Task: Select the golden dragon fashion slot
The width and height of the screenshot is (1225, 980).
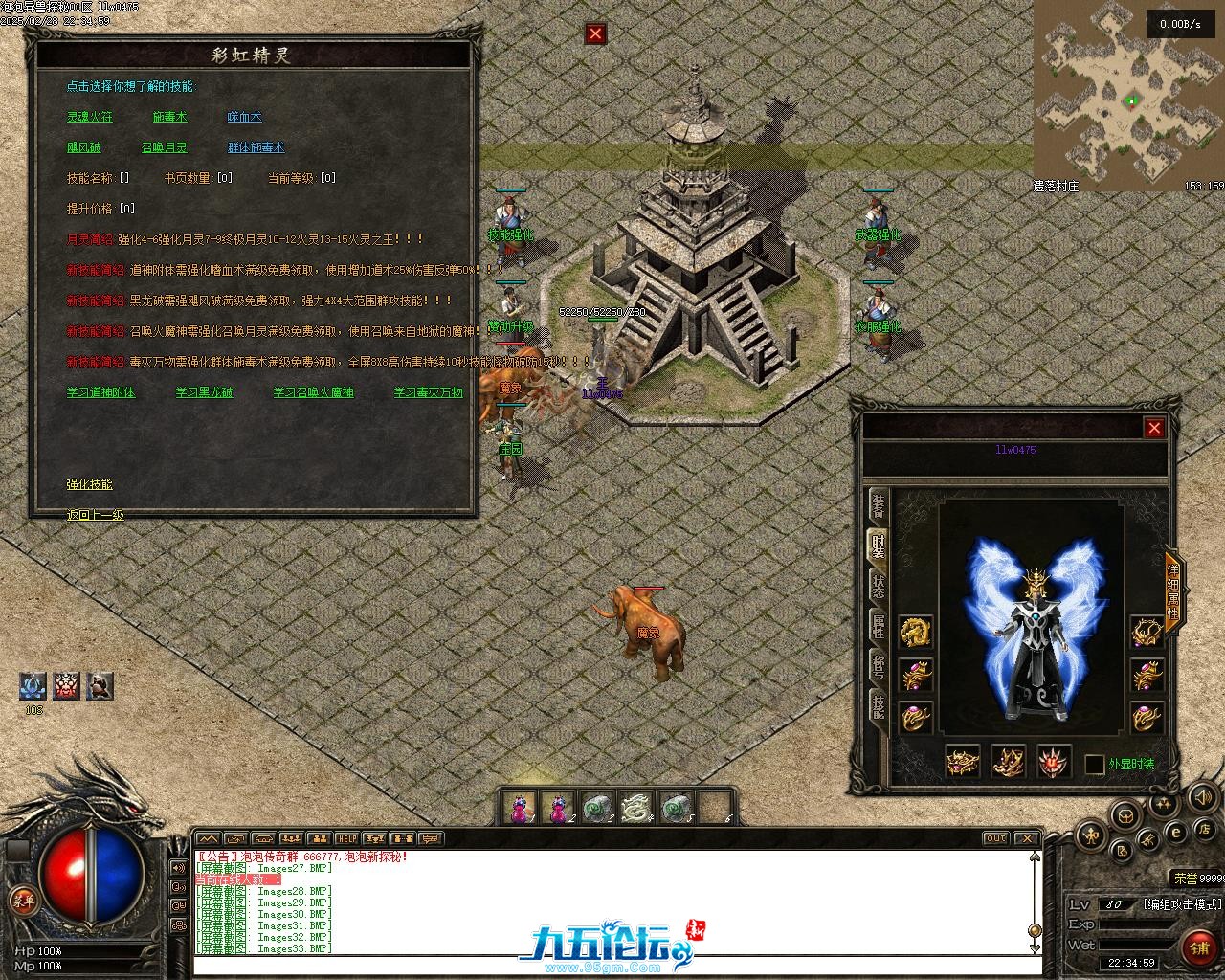Action: [916, 631]
